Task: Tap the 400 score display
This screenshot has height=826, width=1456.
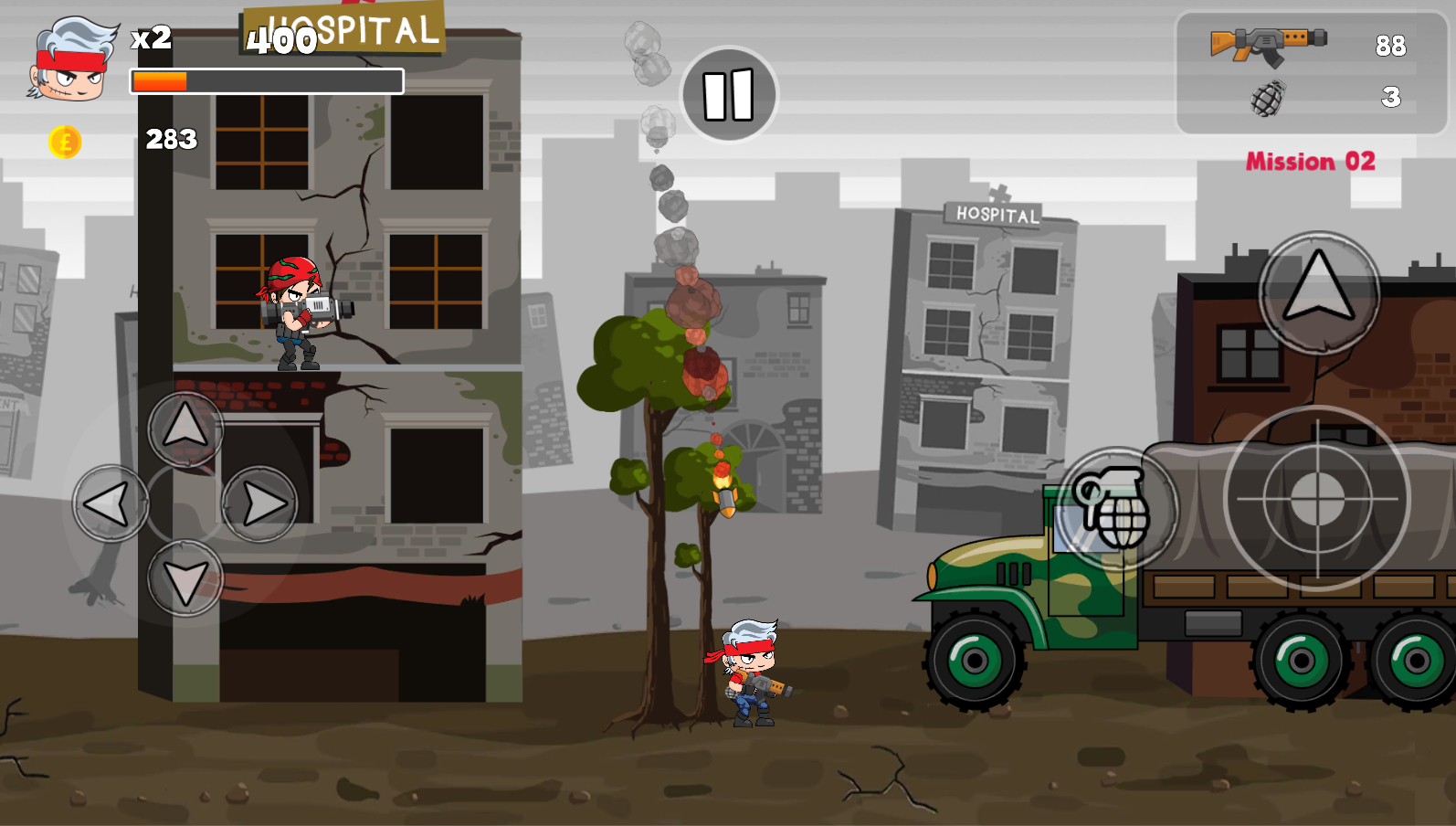Action: click(281, 42)
